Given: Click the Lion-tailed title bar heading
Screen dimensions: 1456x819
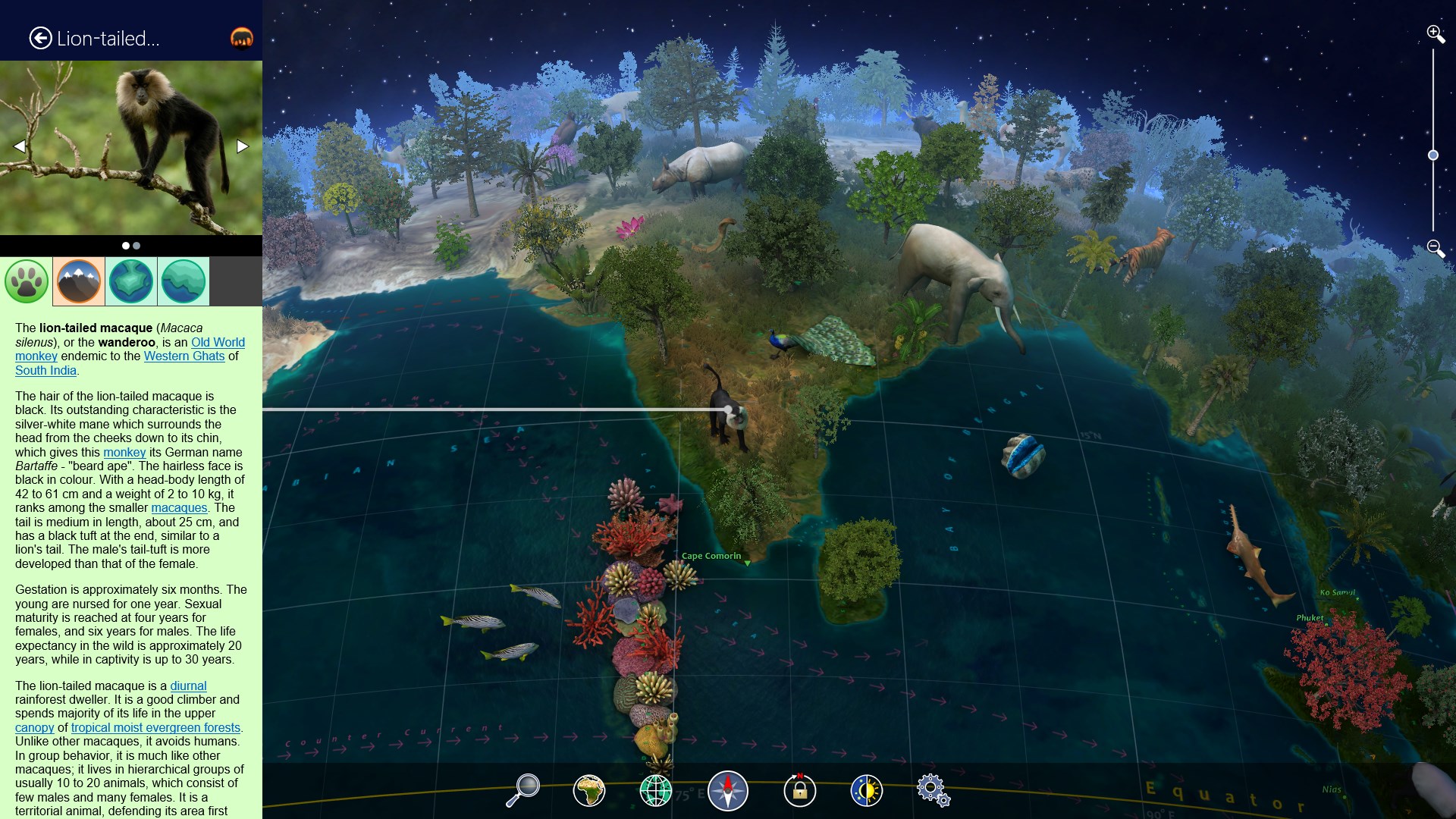Looking at the screenshot, I should [x=109, y=37].
